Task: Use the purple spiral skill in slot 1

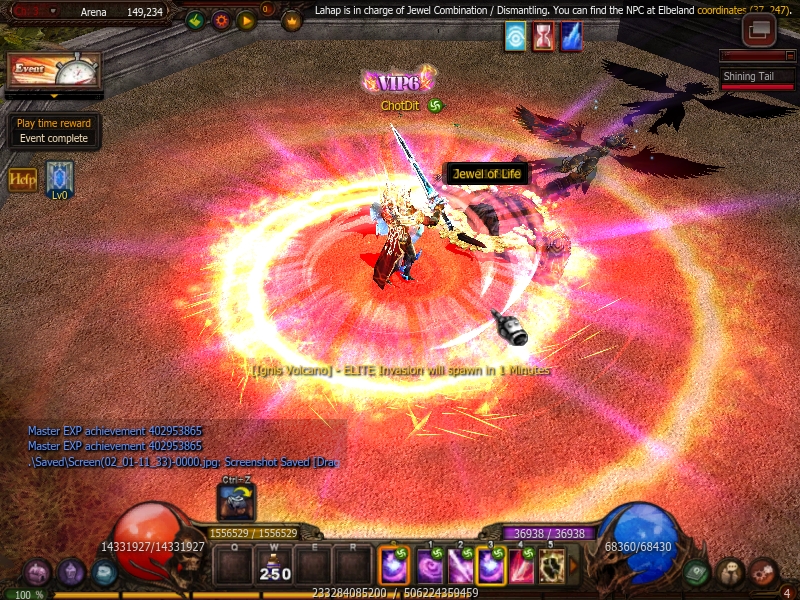Action: tap(430, 567)
